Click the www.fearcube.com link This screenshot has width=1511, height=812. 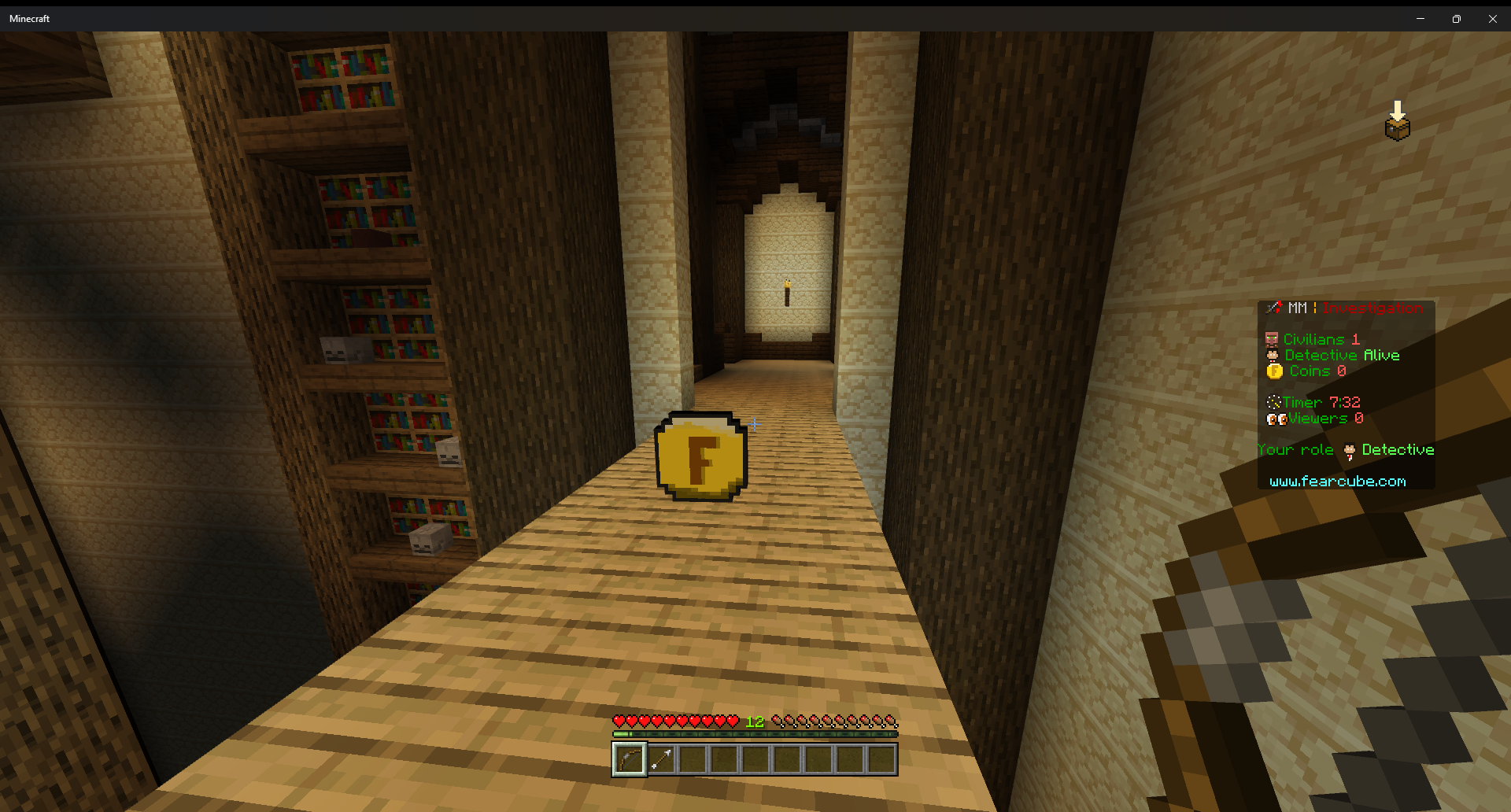[x=1339, y=481]
